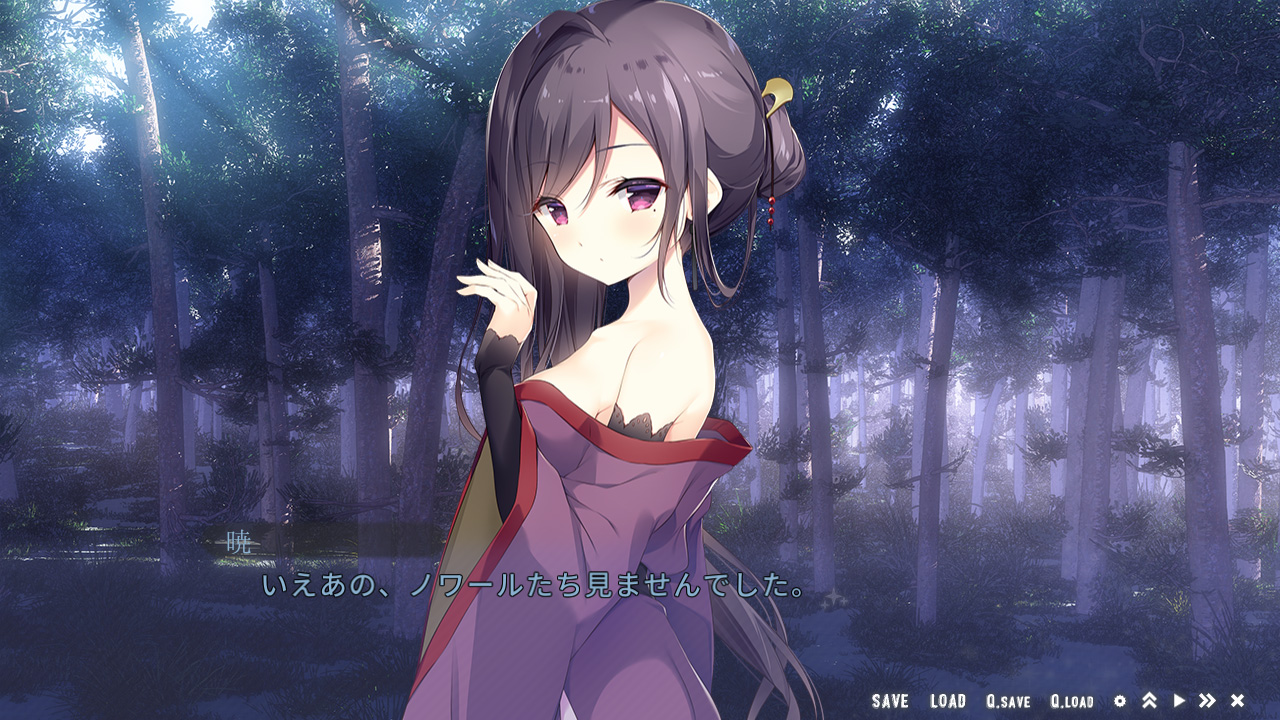This screenshot has height=720, width=1280.
Task: Open the LOAD menu
Action: point(947,701)
